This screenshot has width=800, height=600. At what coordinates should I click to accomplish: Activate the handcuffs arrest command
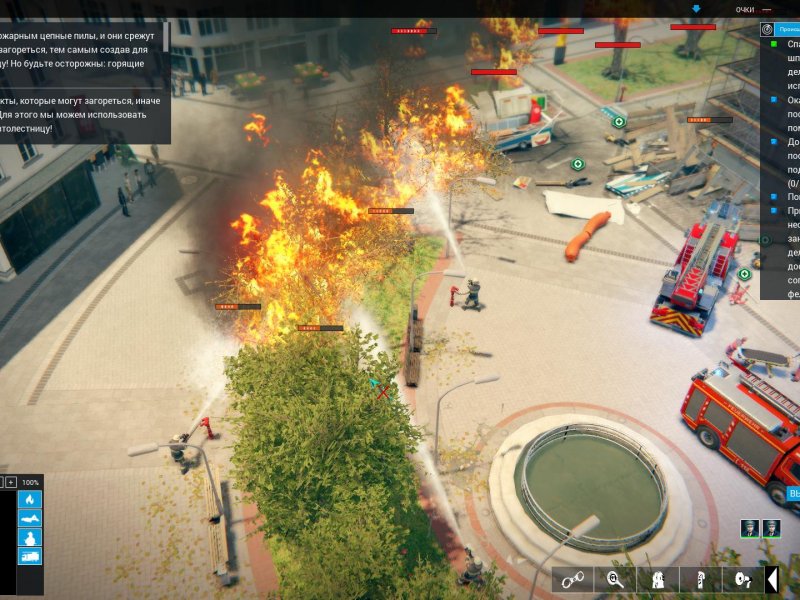point(573,579)
